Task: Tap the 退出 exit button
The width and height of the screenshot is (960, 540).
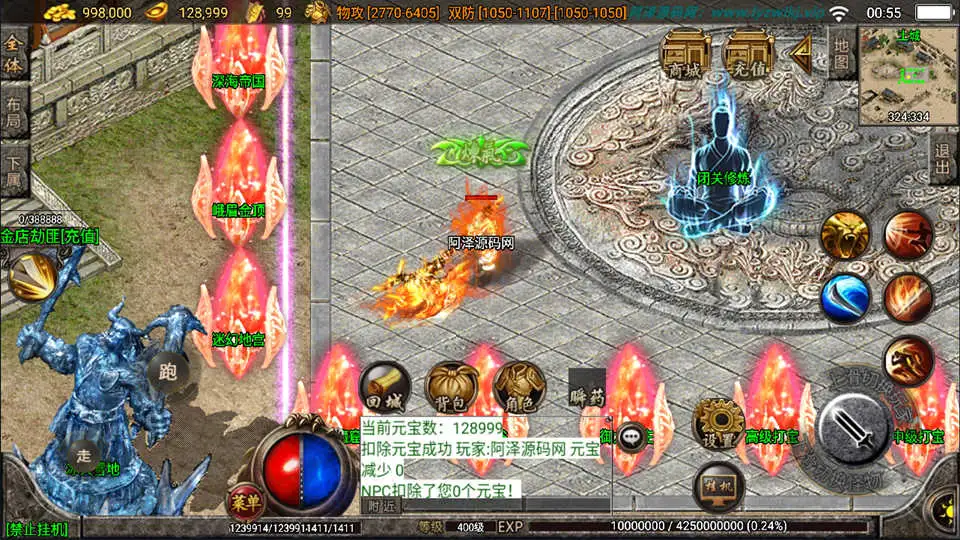Action: pyautogui.click(x=942, y=160)
